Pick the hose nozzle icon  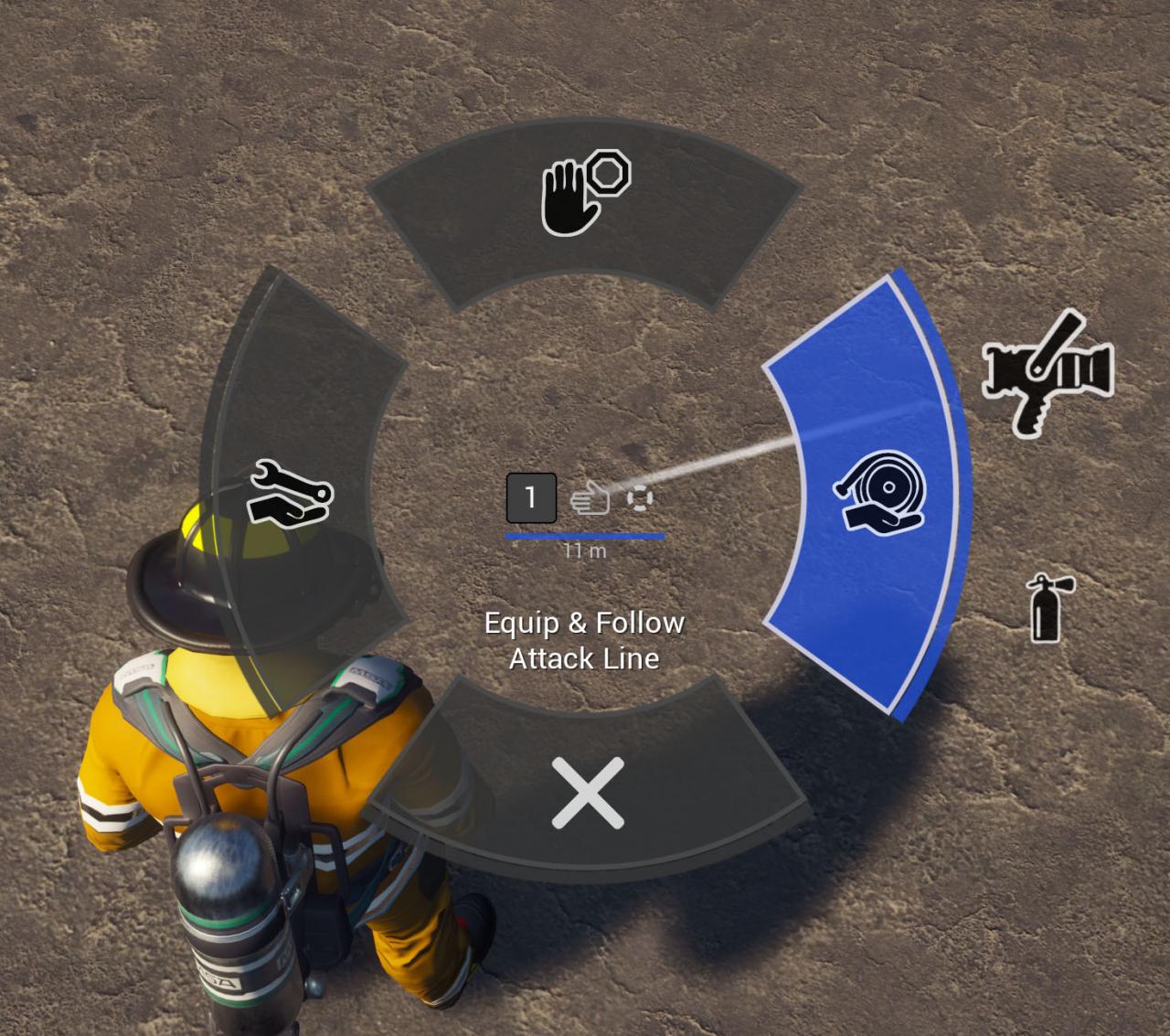coord(1048,372)
